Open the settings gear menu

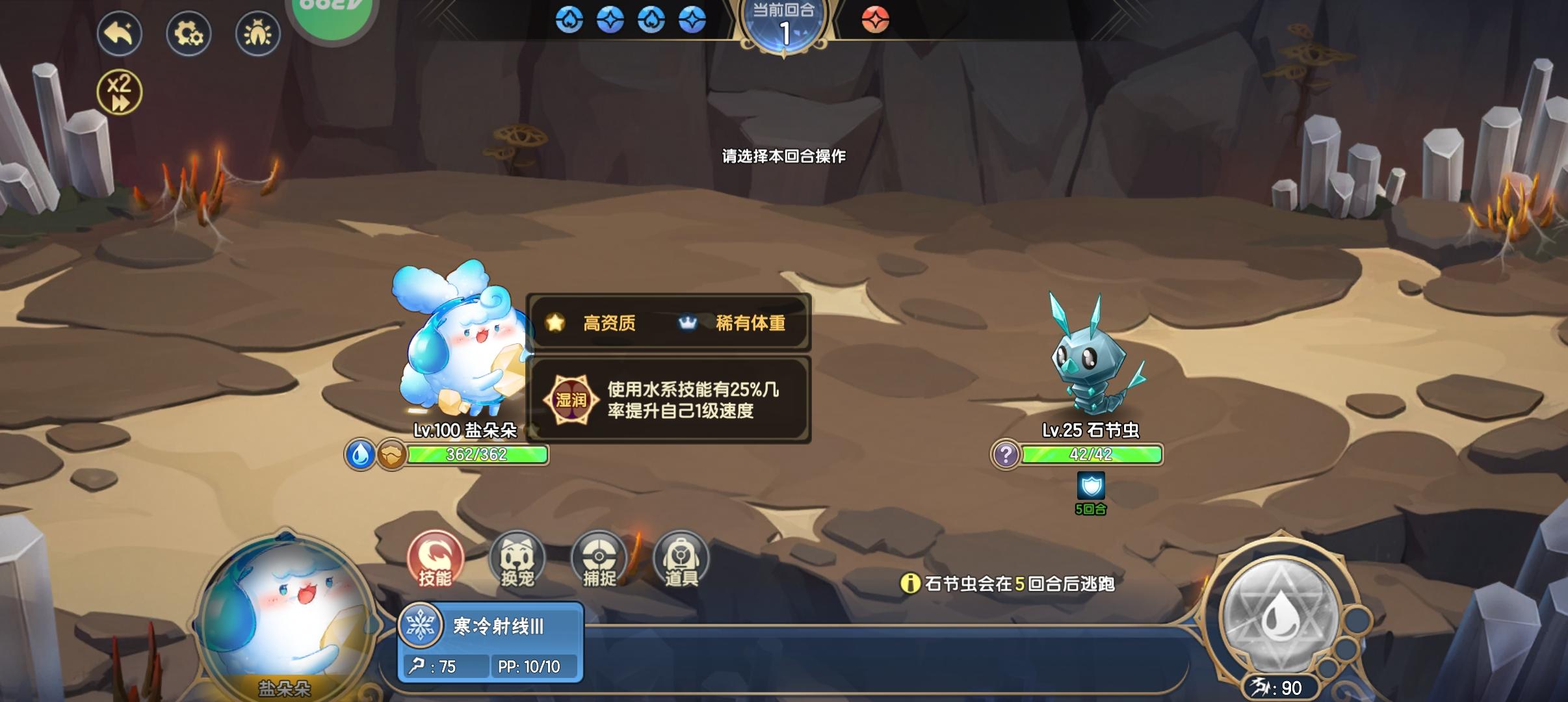(x=189, y=33)
